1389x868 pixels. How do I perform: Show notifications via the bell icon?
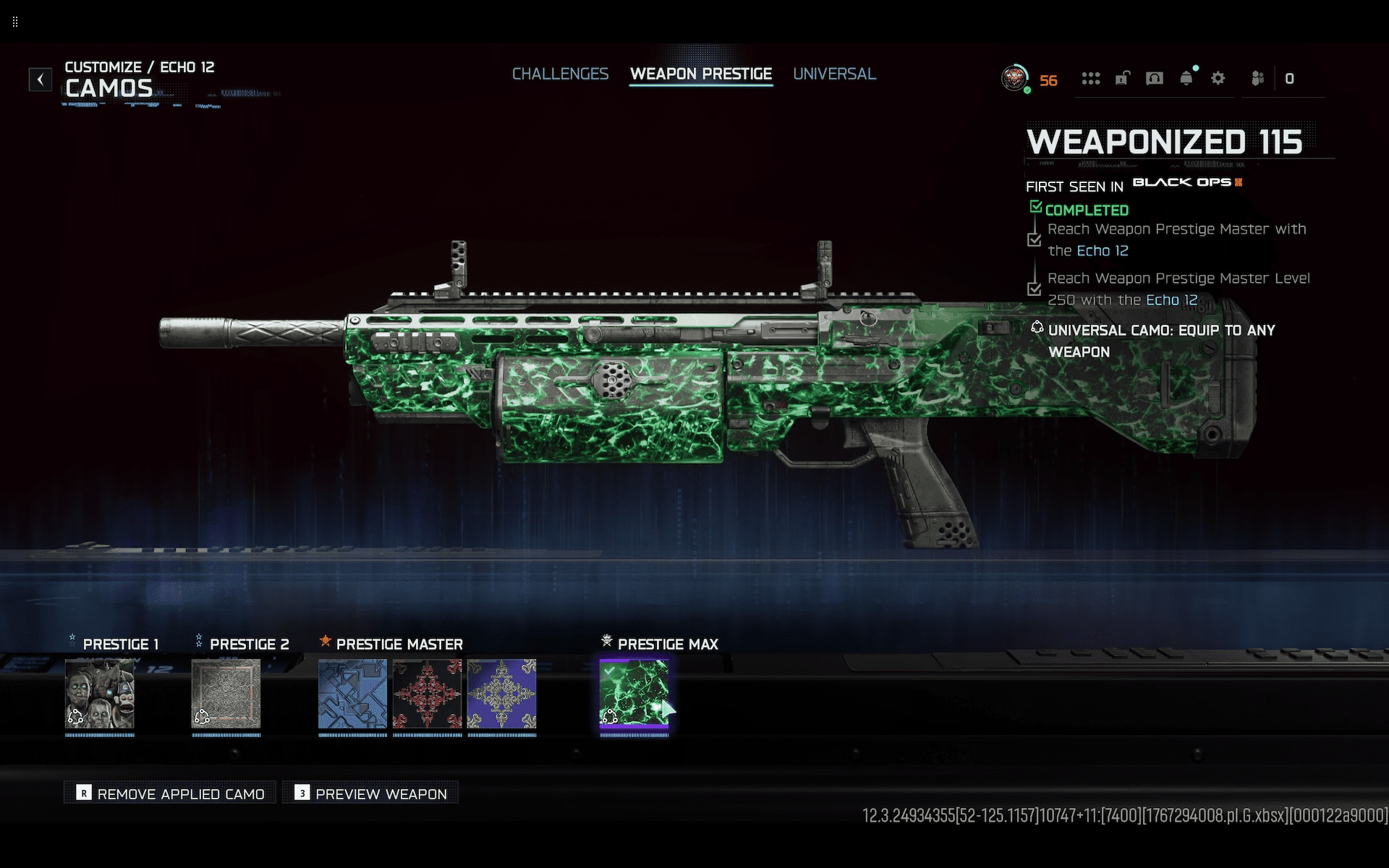(x=1186, y=78)
